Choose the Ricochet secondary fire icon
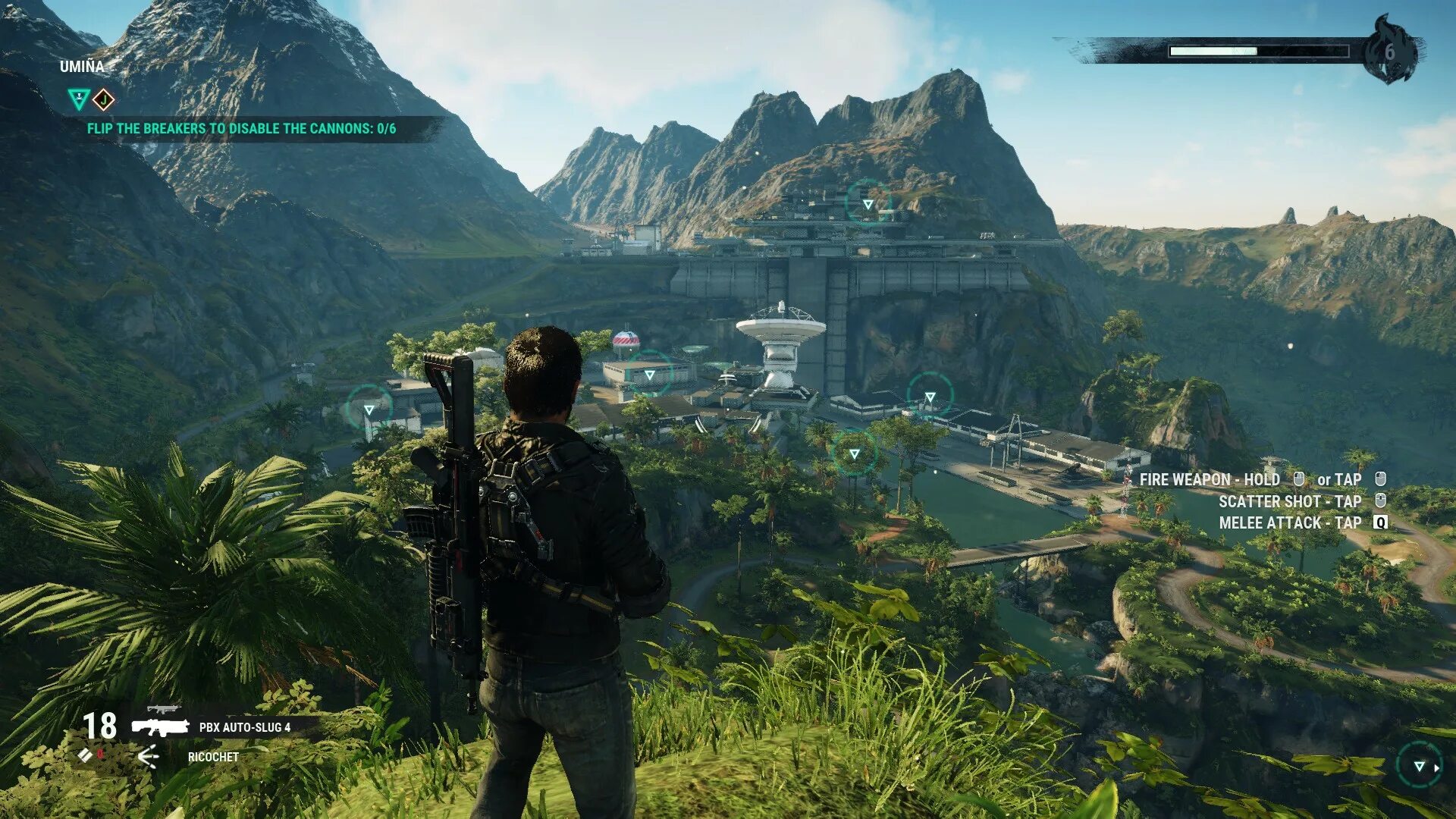 [x=149, y=756]
